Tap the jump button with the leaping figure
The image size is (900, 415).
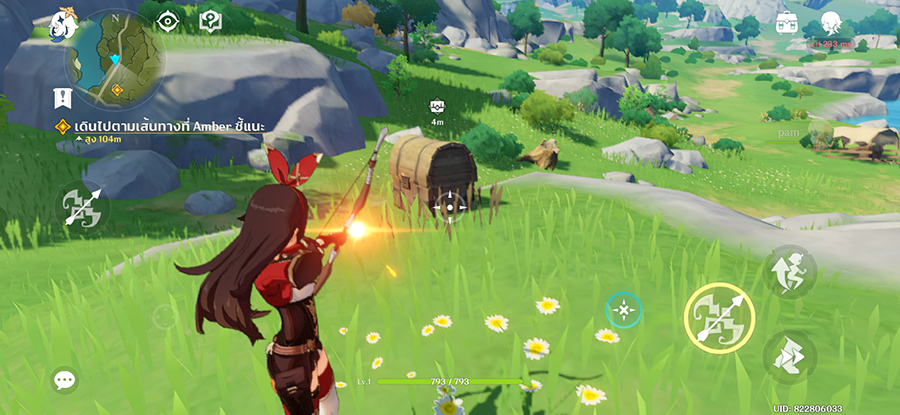point(790,271)
